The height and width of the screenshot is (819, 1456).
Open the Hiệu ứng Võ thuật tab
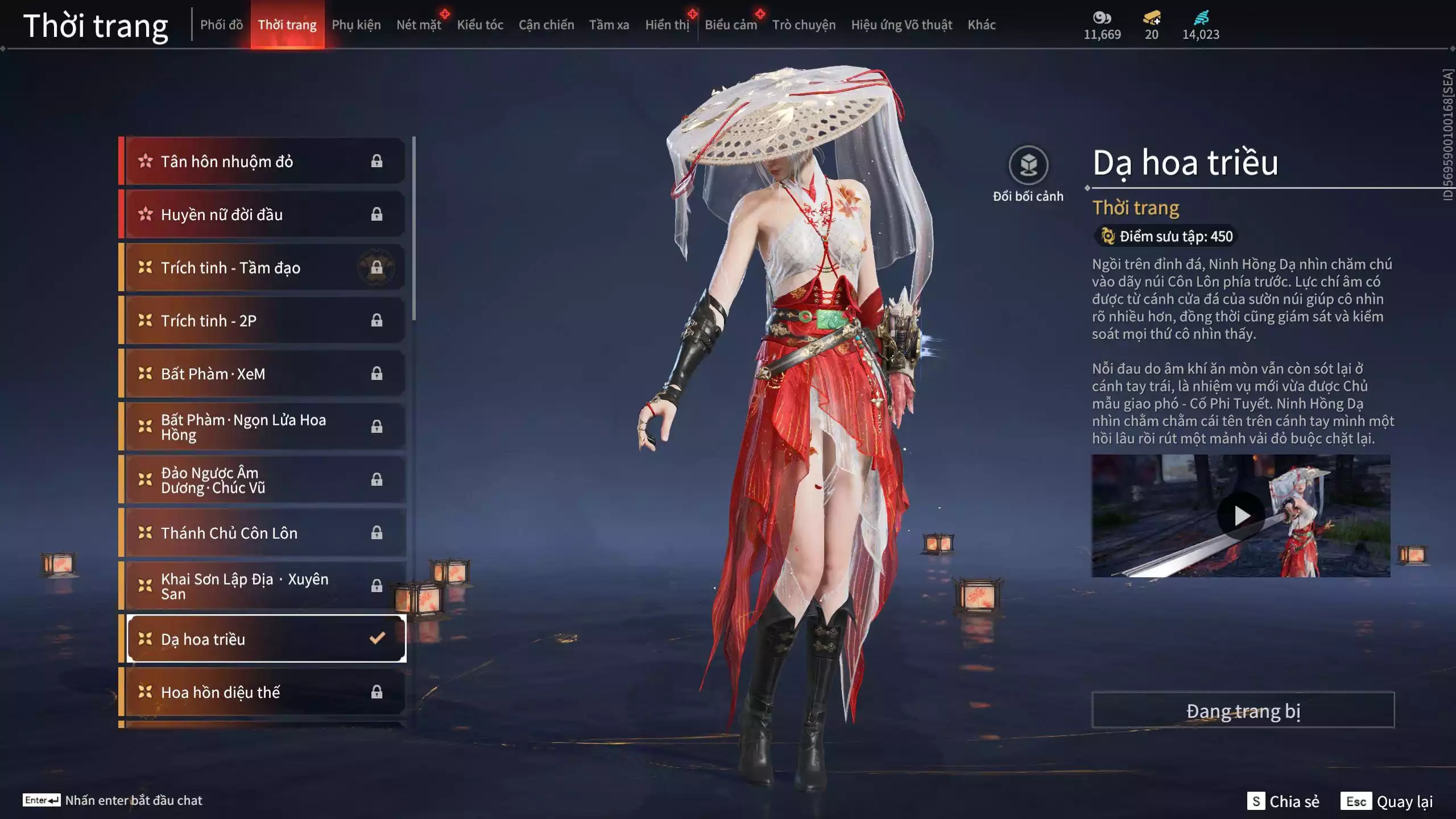[901, 25]
